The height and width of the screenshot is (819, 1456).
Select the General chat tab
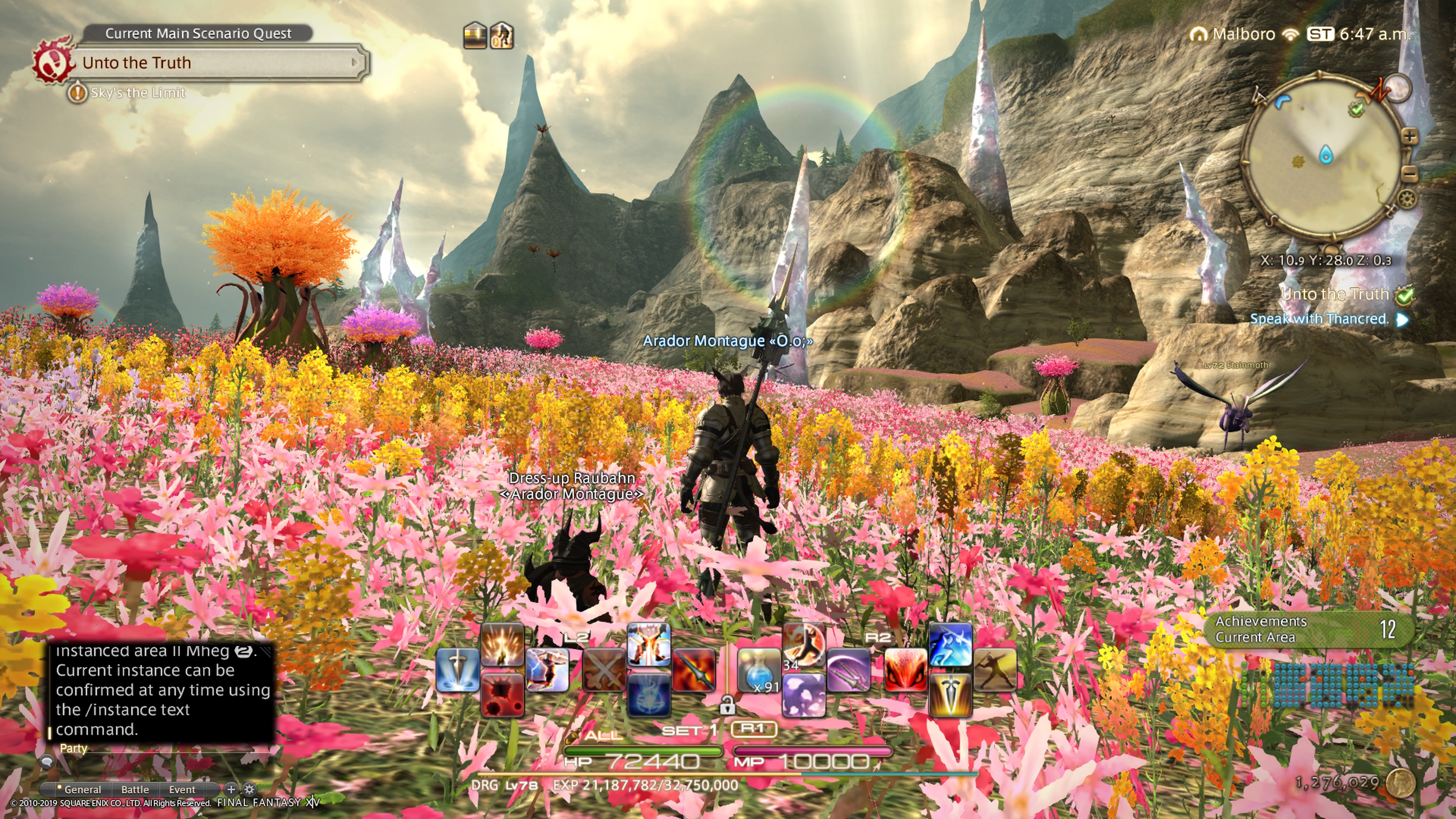82,789
